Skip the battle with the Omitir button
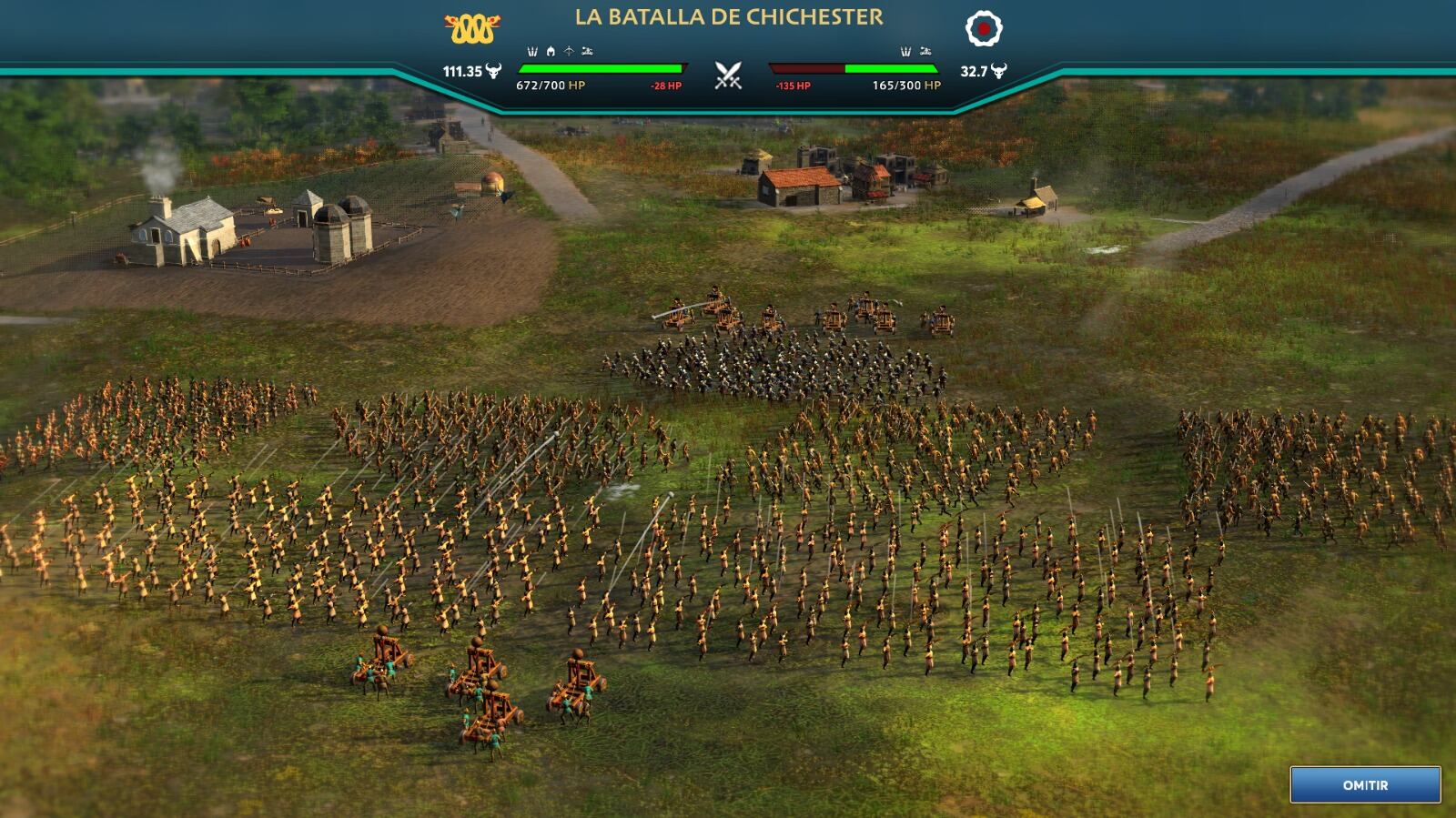This screenshot has height=818, width=1456. coord(1365,784)
